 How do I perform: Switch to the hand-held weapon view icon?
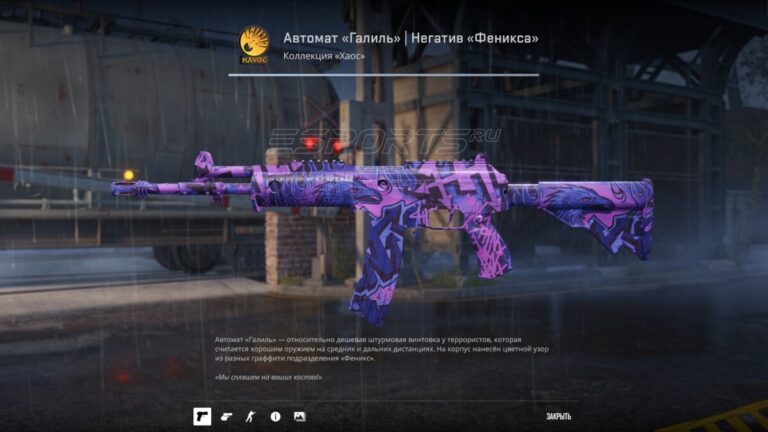tap(226, 416)
